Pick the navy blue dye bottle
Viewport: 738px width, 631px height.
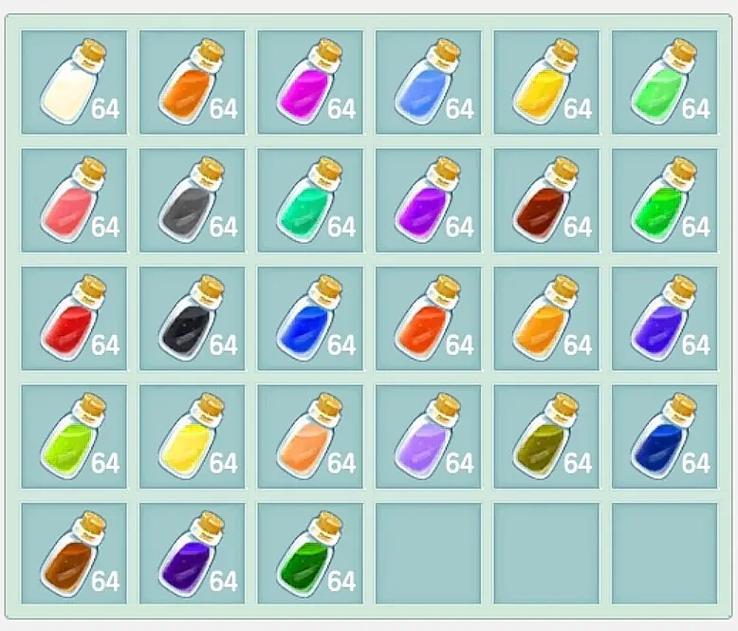pos(664,436)
